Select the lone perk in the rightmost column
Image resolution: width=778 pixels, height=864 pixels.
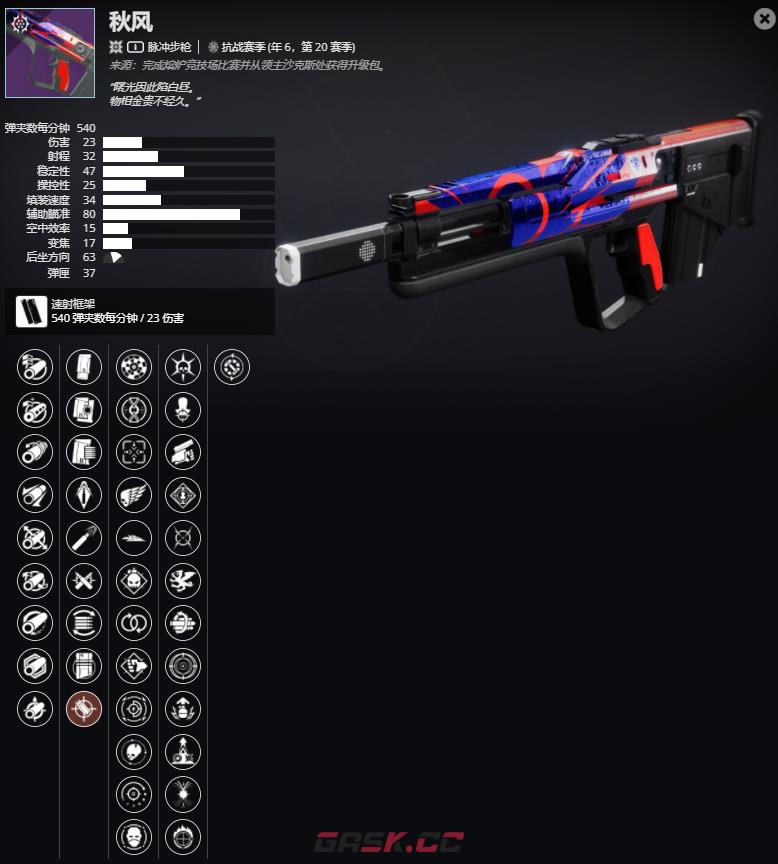pyautogui.click(x=232, y=367)
